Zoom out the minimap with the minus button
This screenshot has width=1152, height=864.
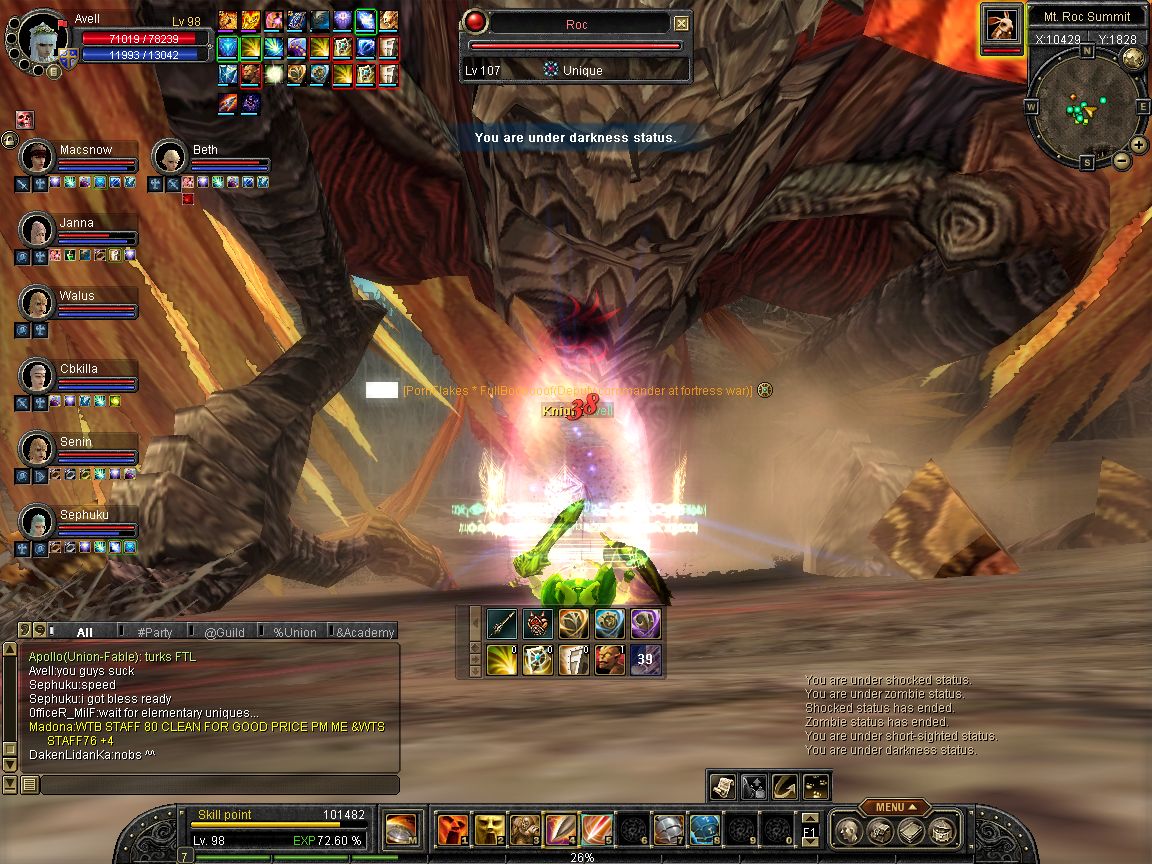[1122, 160]
